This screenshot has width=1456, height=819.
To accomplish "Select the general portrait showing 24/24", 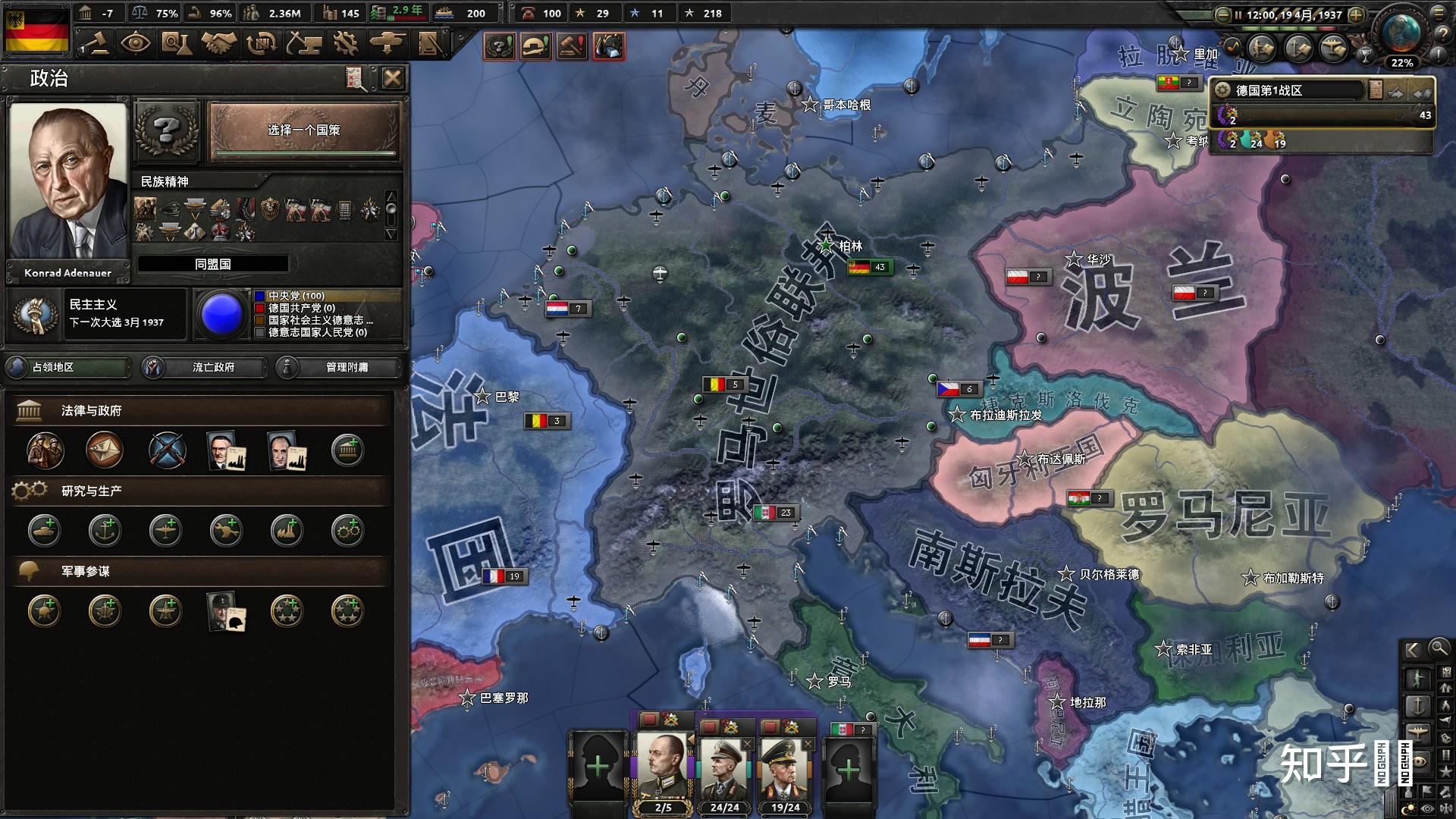I will pos(724,766).
